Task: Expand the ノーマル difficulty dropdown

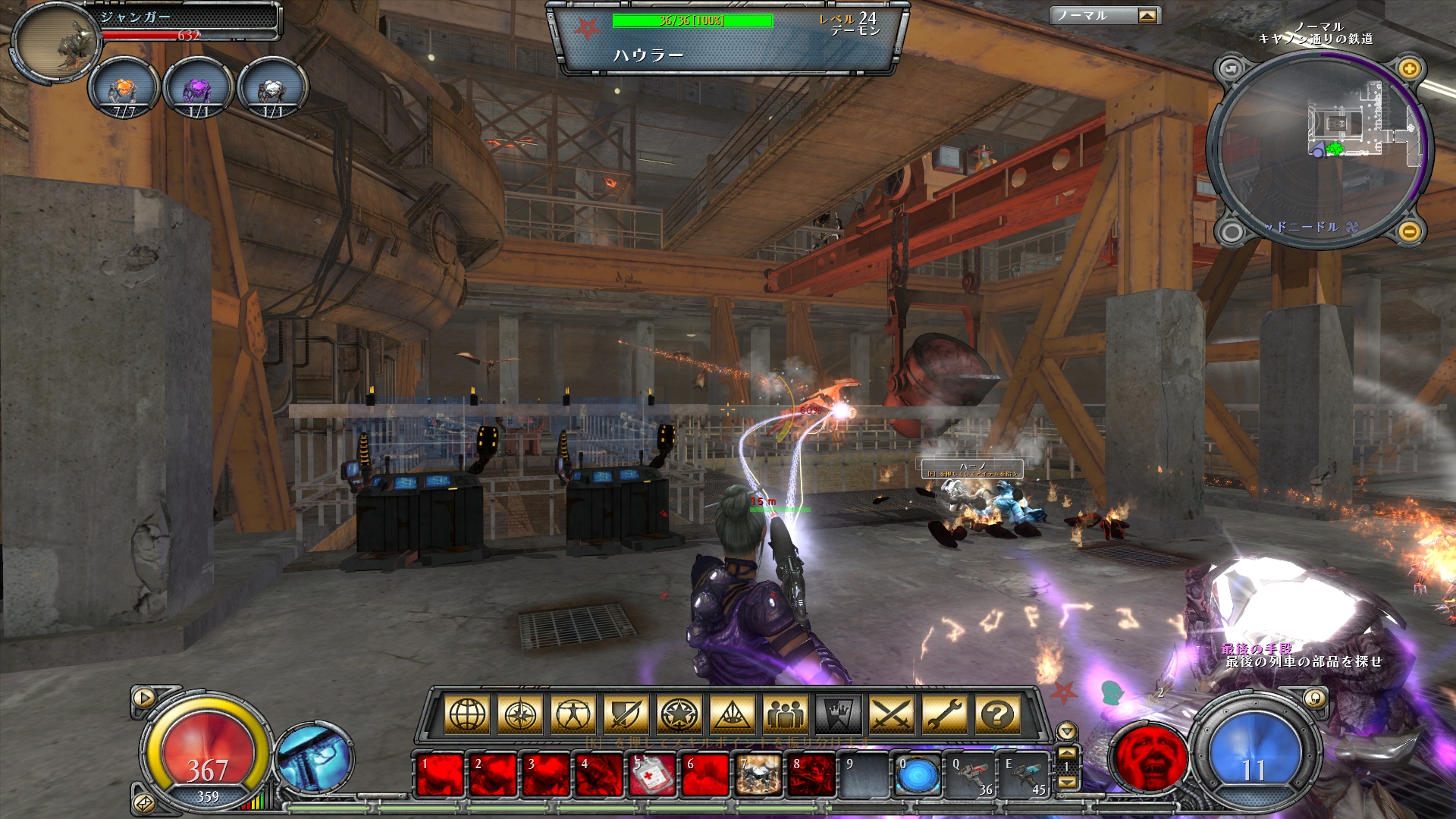Action: pos(1147,16)
